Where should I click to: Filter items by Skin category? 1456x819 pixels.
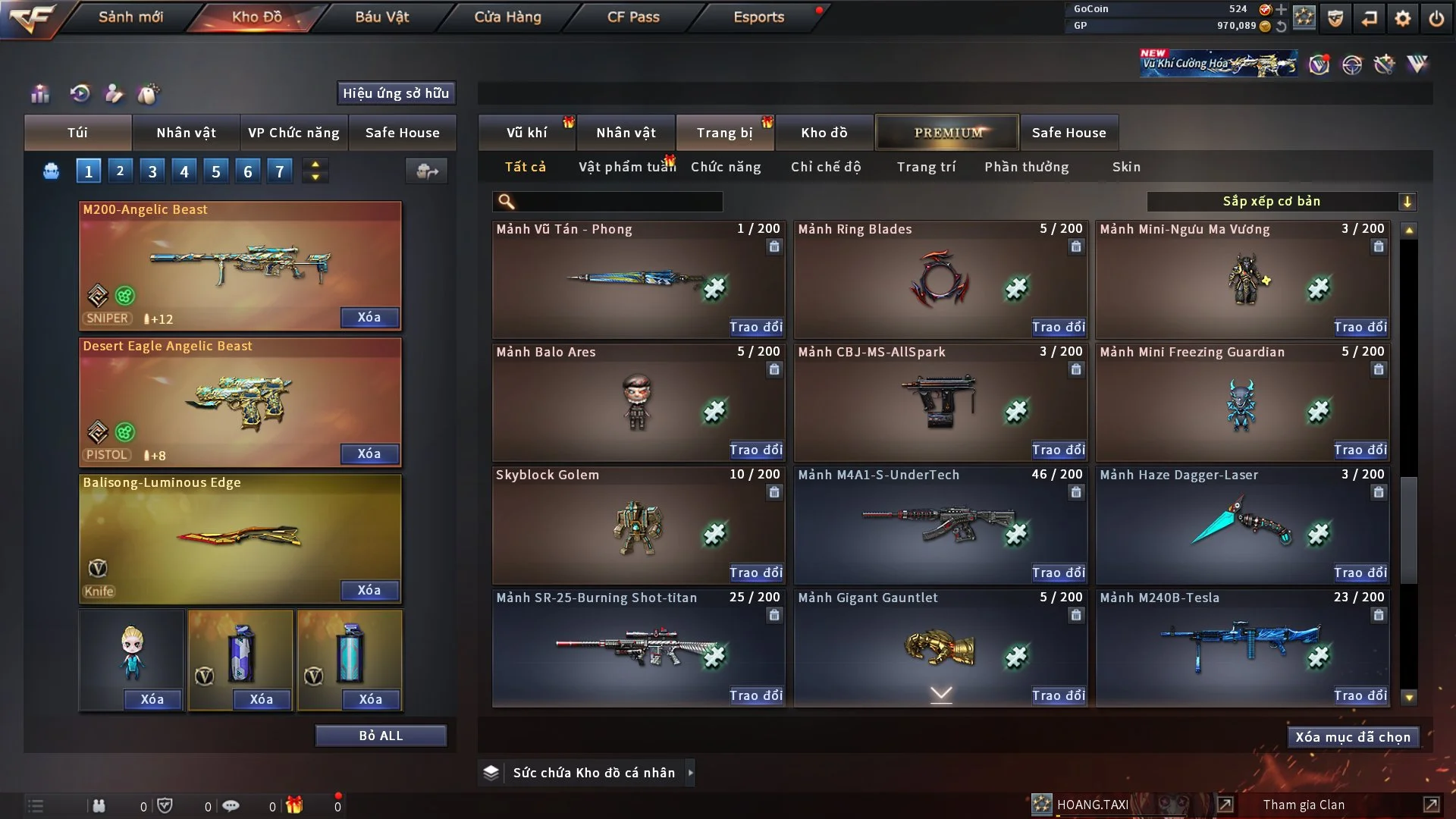click(x=1126, y=167)
